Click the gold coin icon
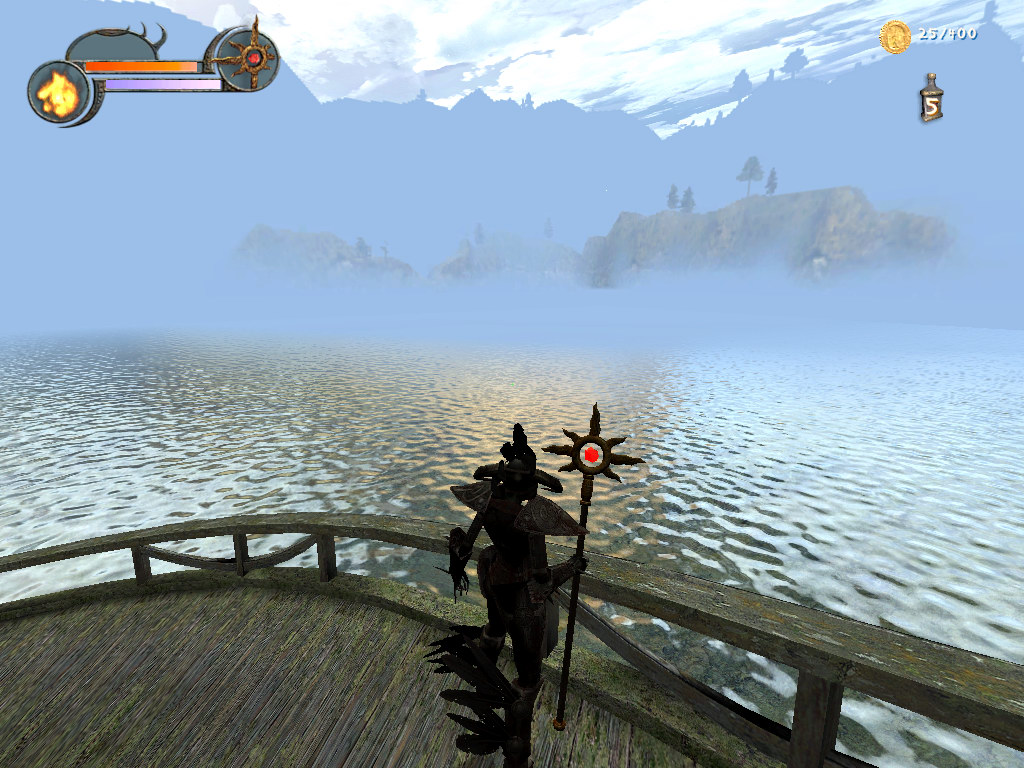Screen dimensions: 1024x768 tap(894, 37)
